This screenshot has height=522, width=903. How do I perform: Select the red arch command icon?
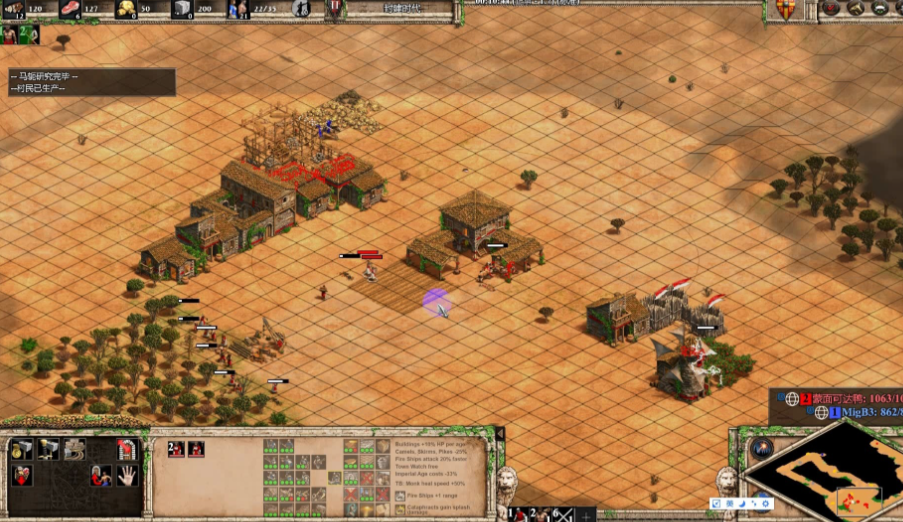pos(126,449)
